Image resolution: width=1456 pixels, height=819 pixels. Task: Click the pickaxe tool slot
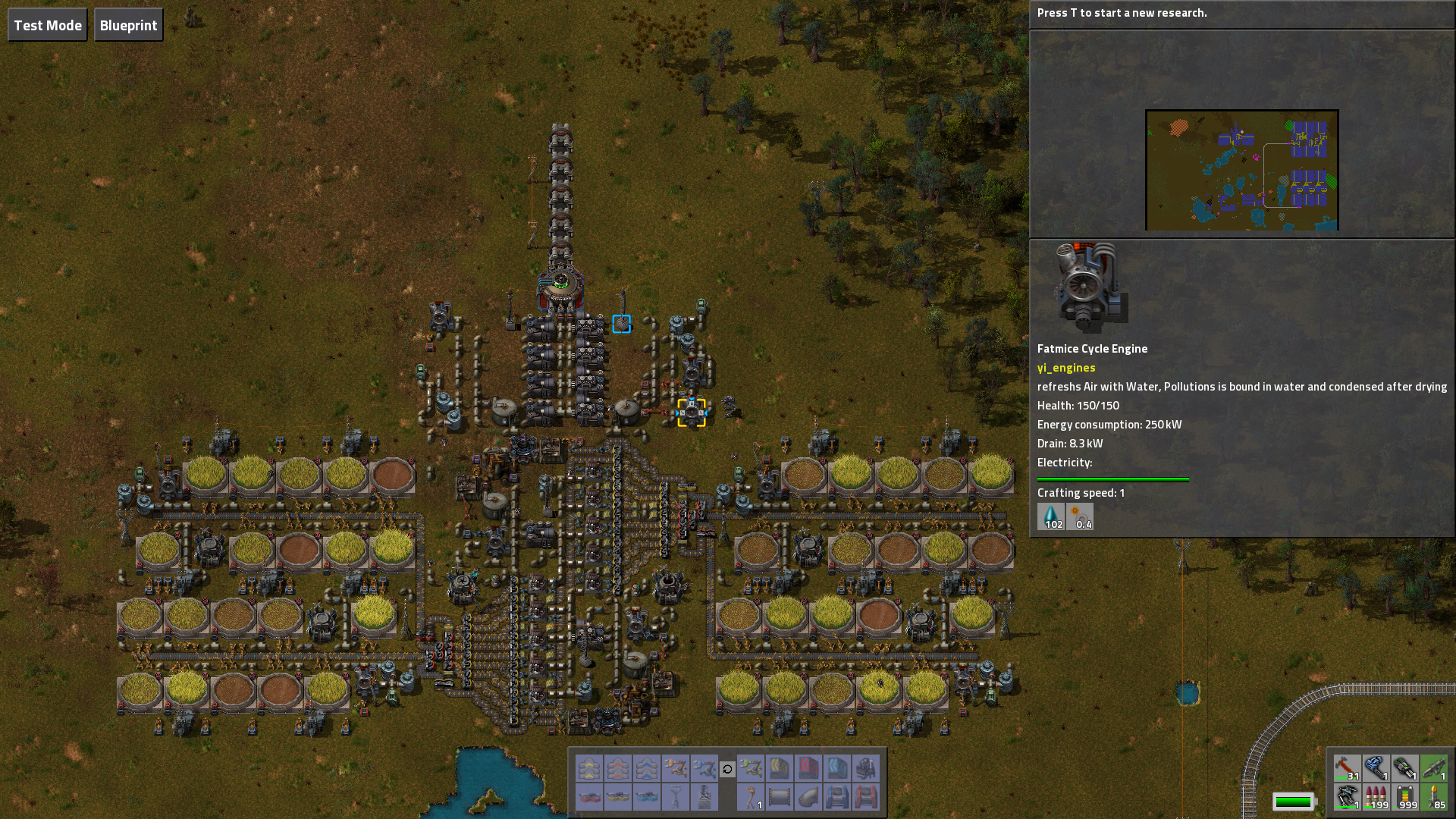click(x=1347, y=768)
